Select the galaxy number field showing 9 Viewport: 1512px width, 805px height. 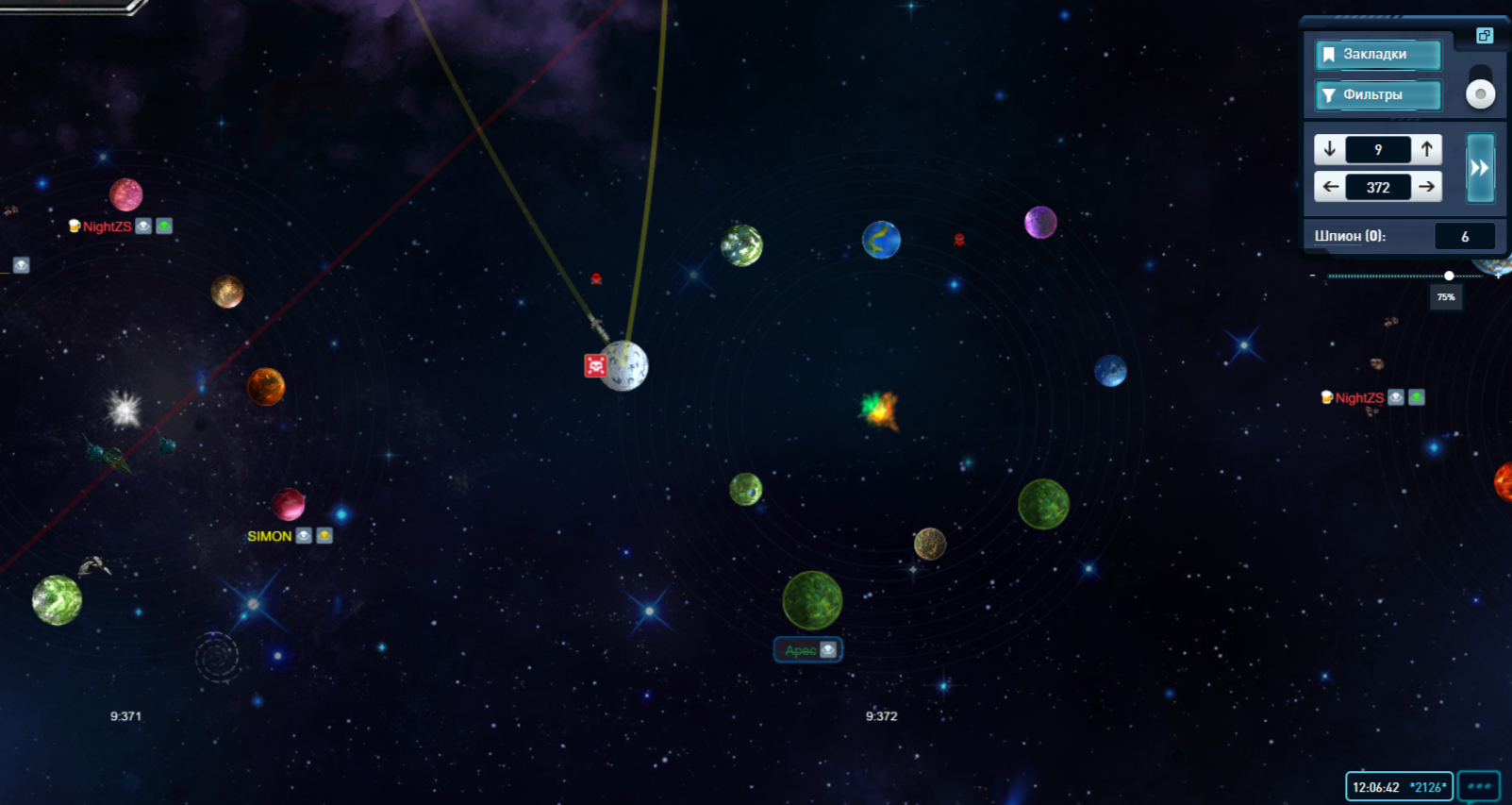[x=1378, y=149]
